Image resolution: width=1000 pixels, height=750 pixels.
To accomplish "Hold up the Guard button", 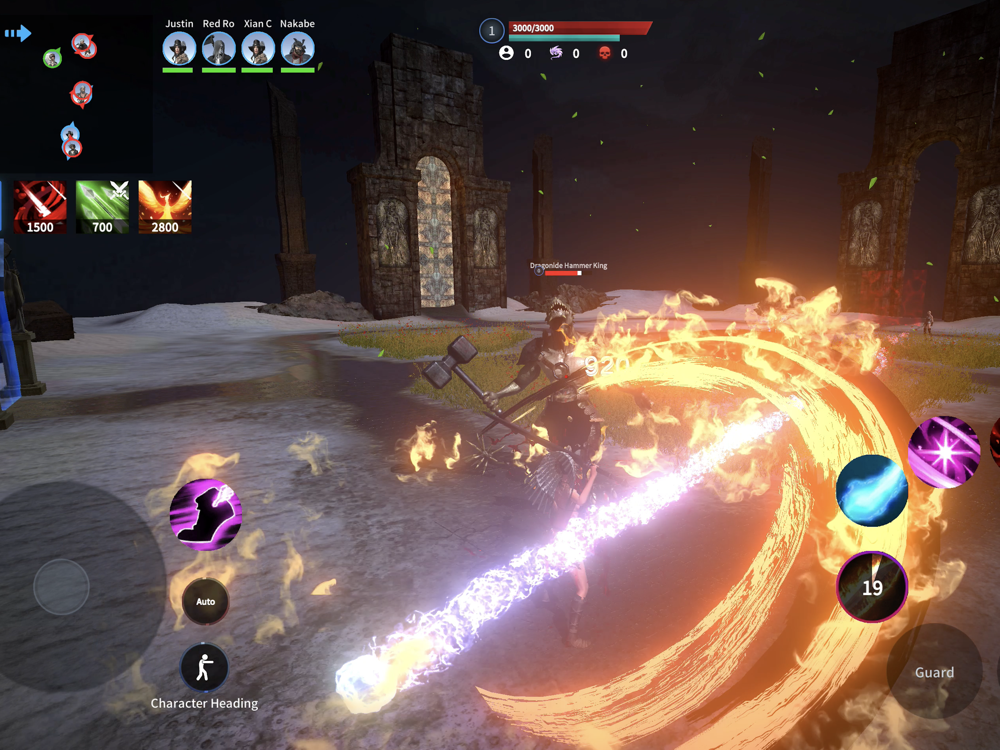I will [x=934, y=672].
